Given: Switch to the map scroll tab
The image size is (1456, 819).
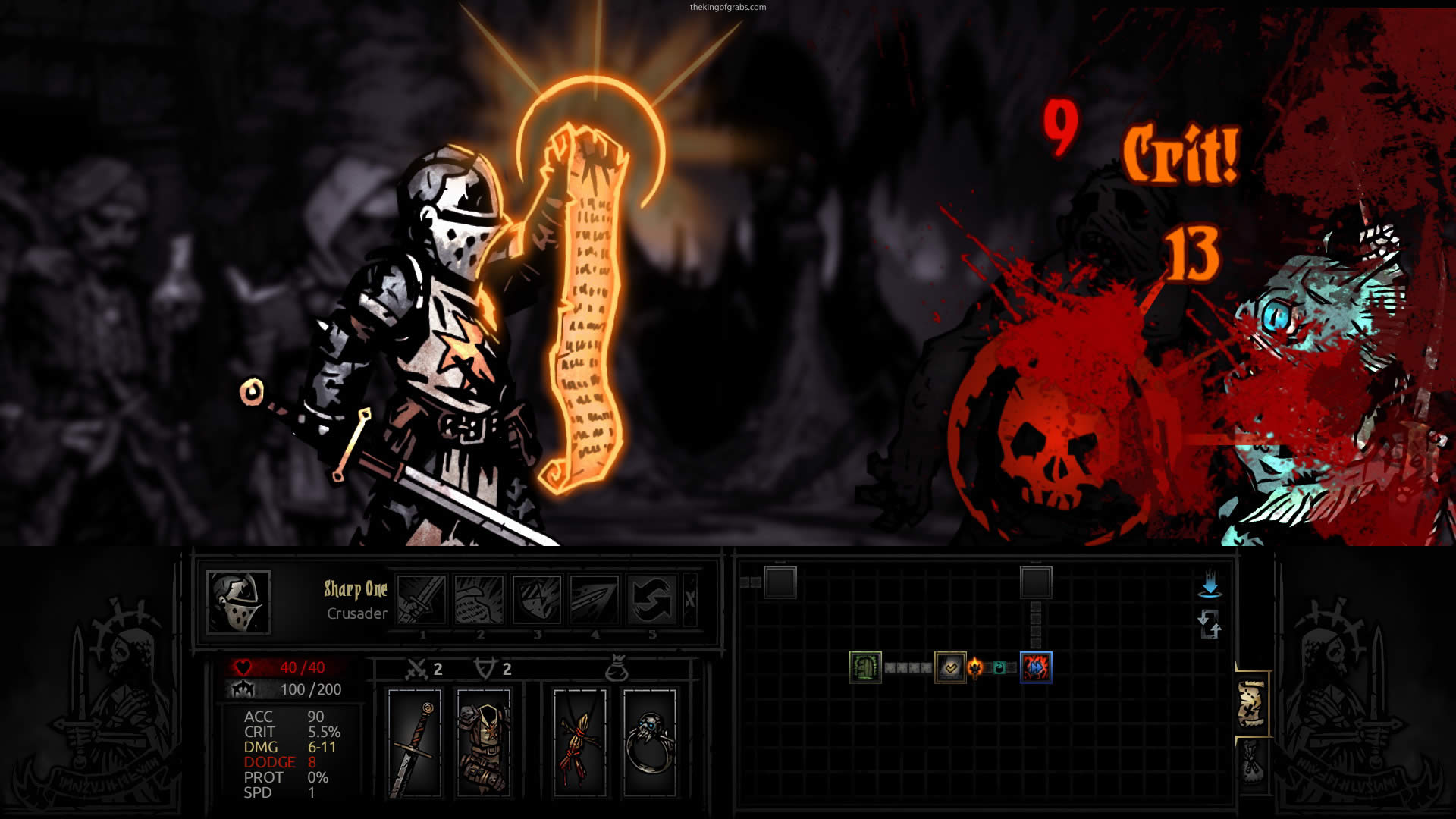Looking at the screenshot, I should [x=1252, y=704].
